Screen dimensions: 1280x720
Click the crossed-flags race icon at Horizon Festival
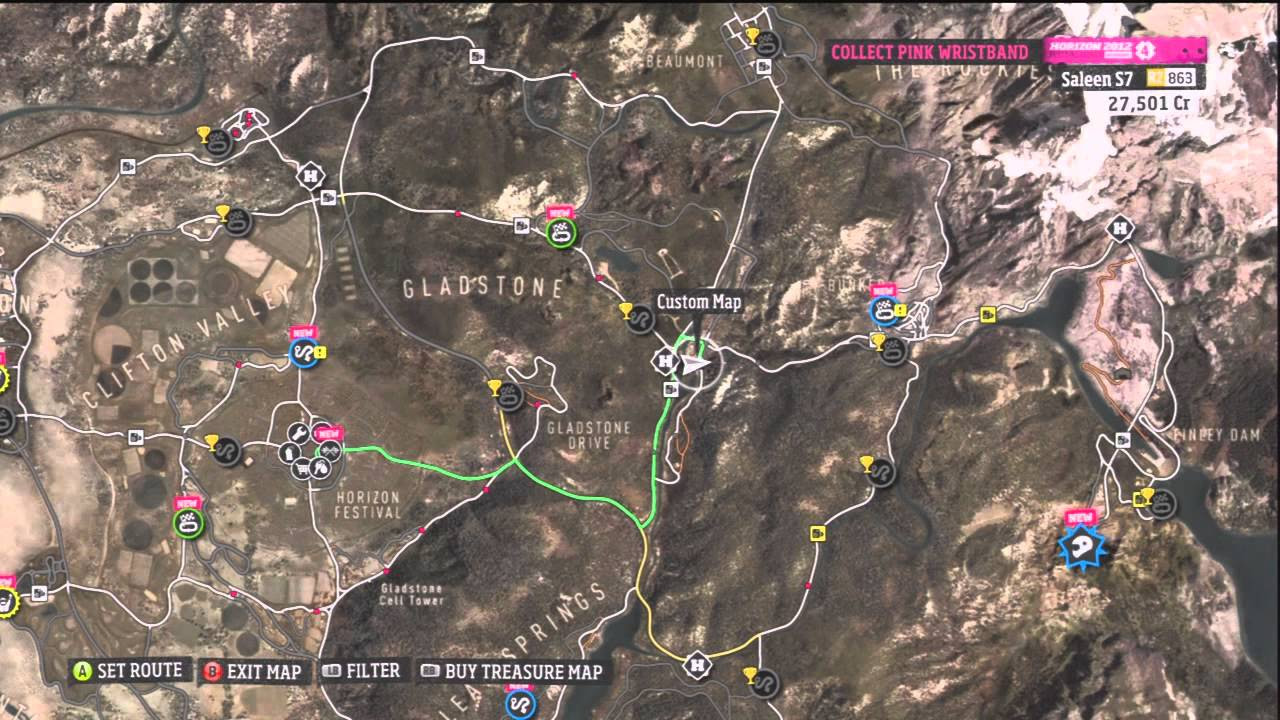click(331, 450)
